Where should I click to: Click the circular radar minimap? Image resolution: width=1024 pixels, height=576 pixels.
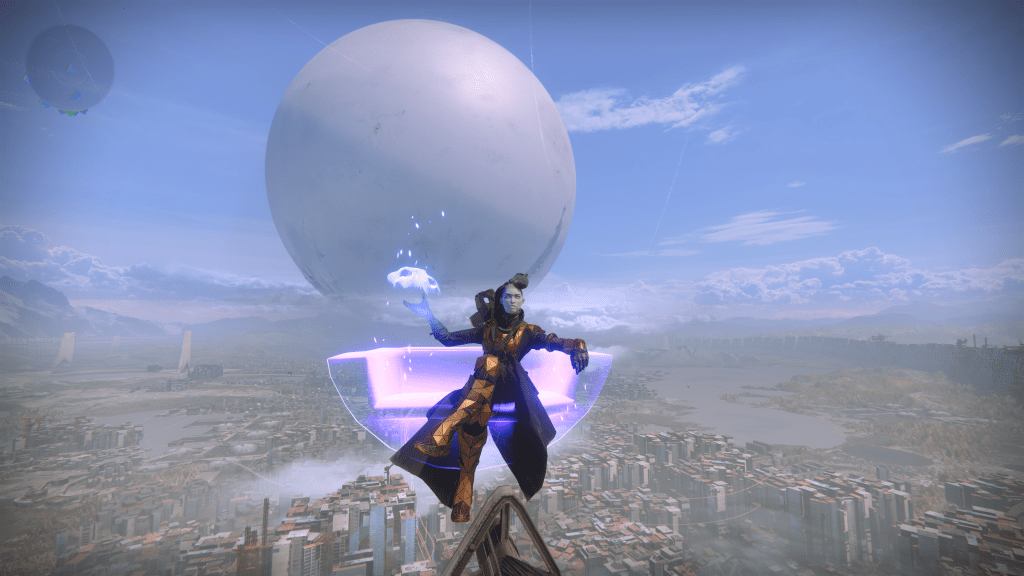[69, 68]
